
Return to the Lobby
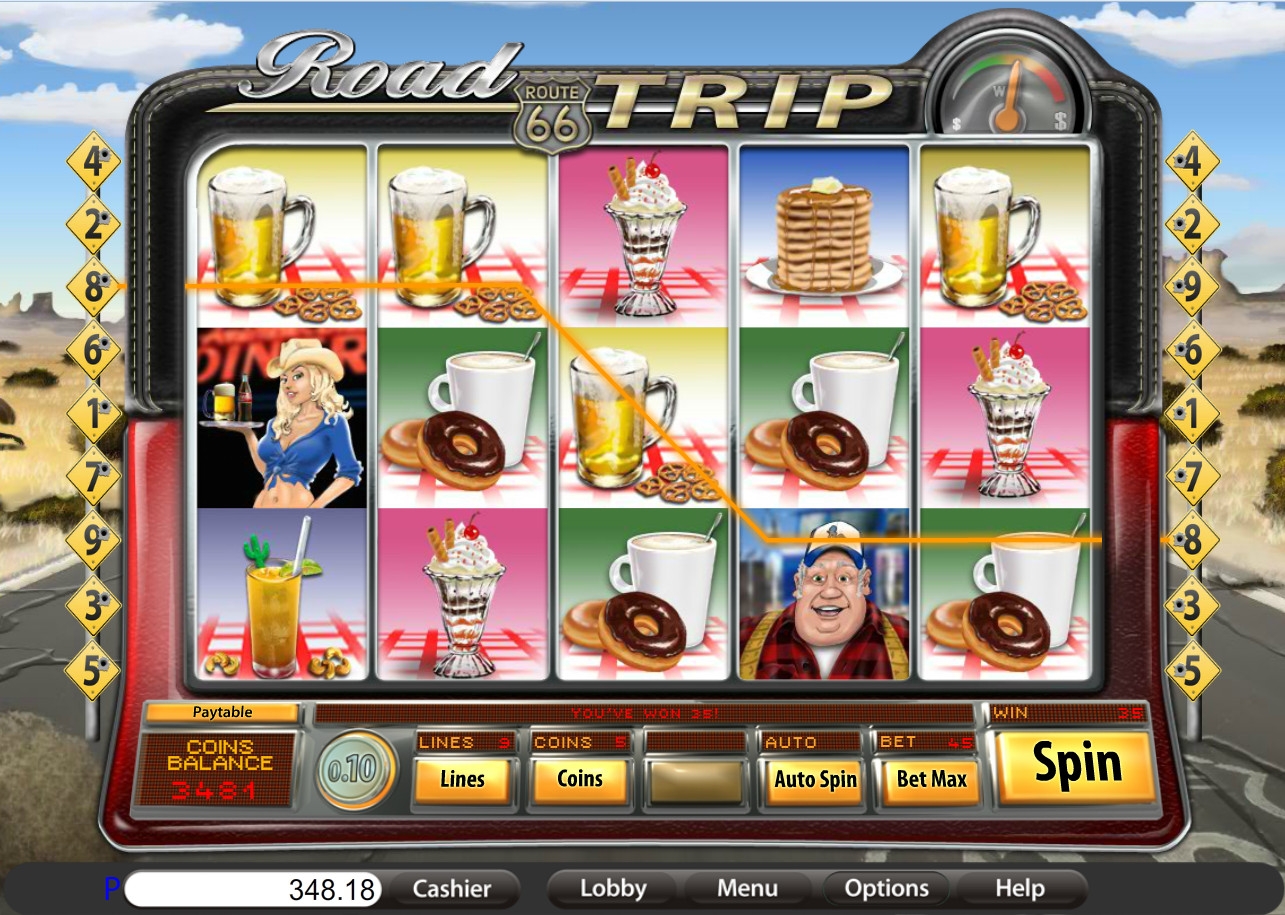click(x=613, y=888)
